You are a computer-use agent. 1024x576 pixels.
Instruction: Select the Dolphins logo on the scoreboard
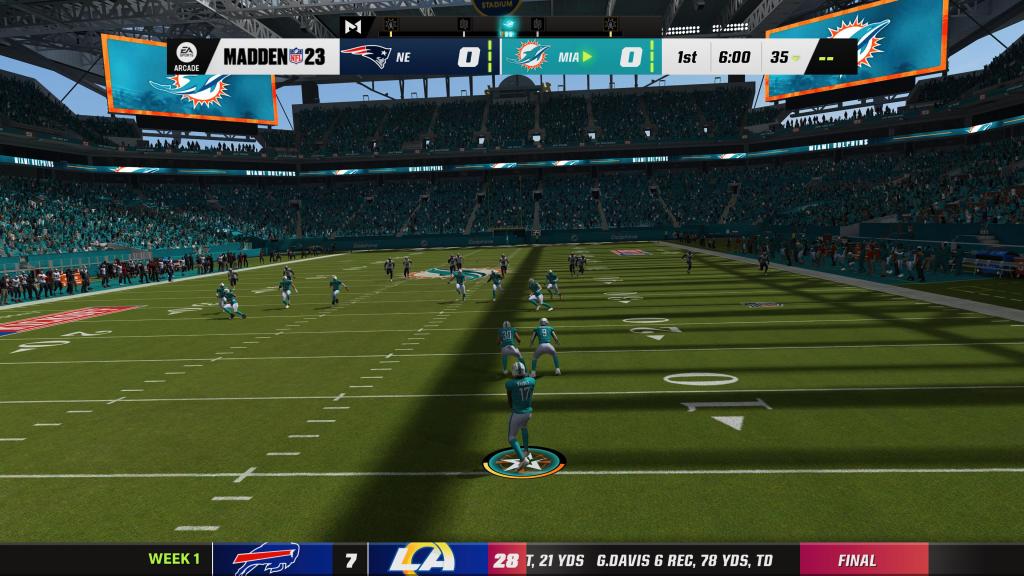(529, 56)
